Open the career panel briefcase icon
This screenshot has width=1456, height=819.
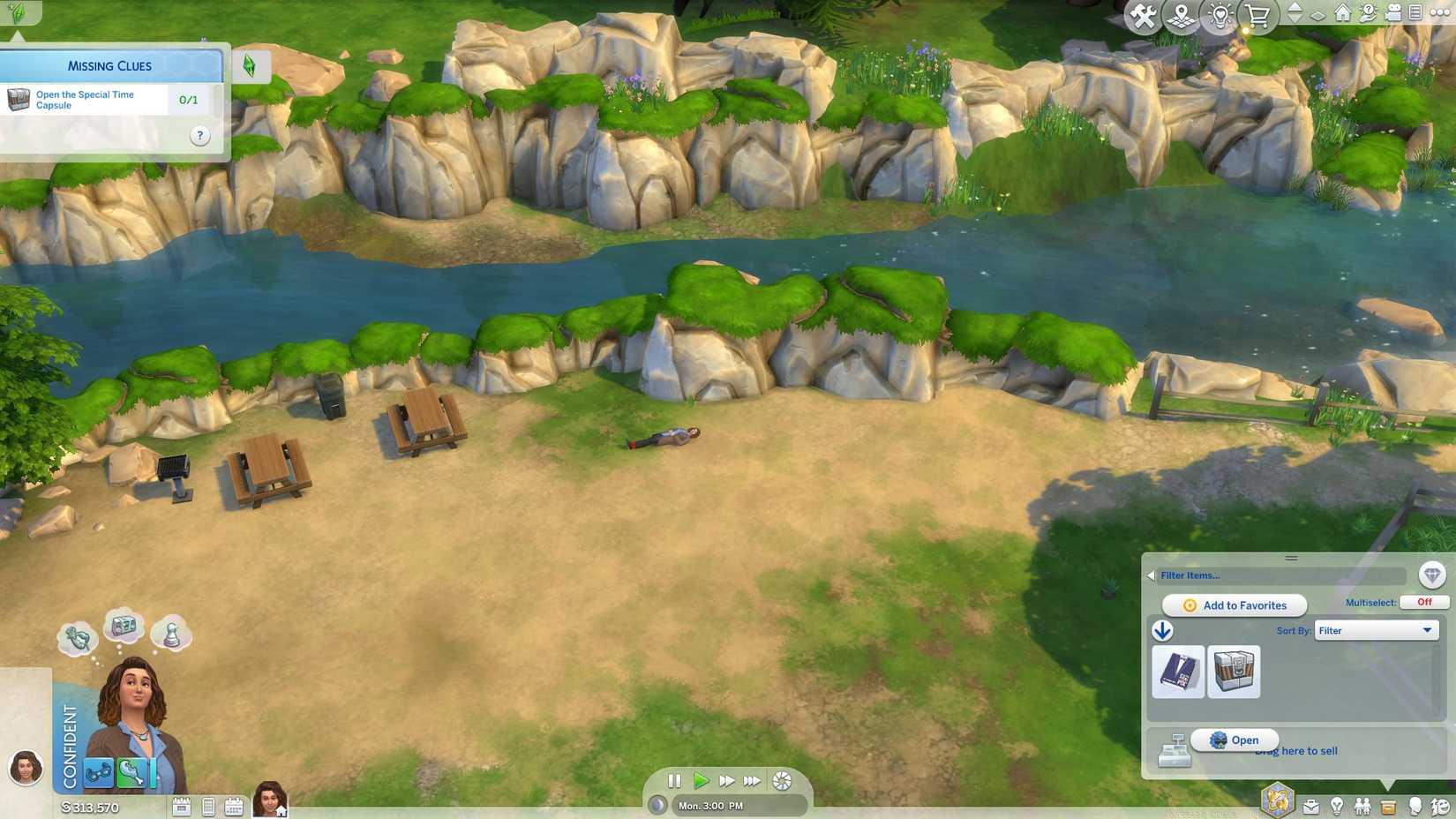(x=1310, y=805)
